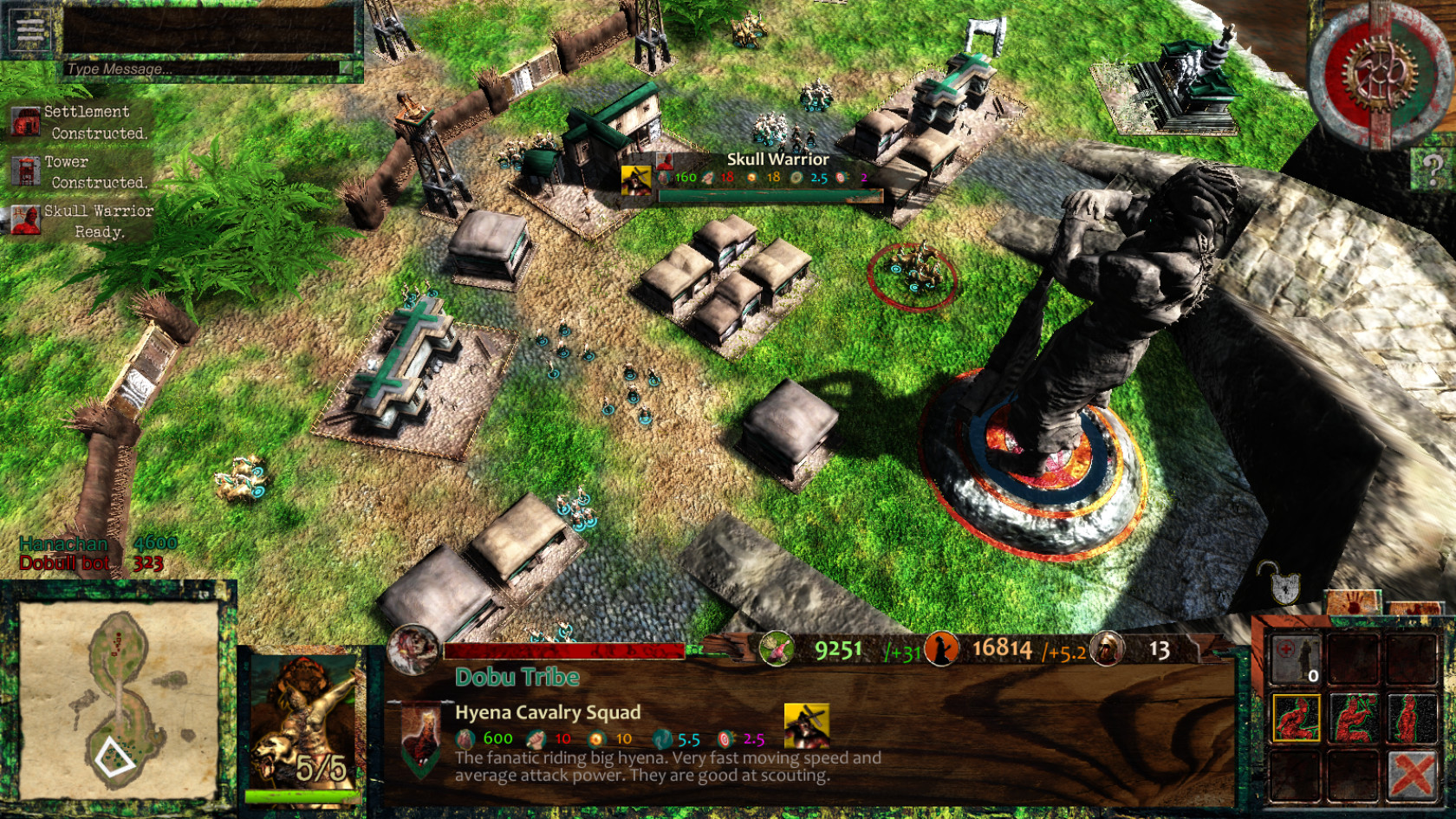
Task: Switch to the bloody handprint command tab
Action: [x=1352, y=601]
